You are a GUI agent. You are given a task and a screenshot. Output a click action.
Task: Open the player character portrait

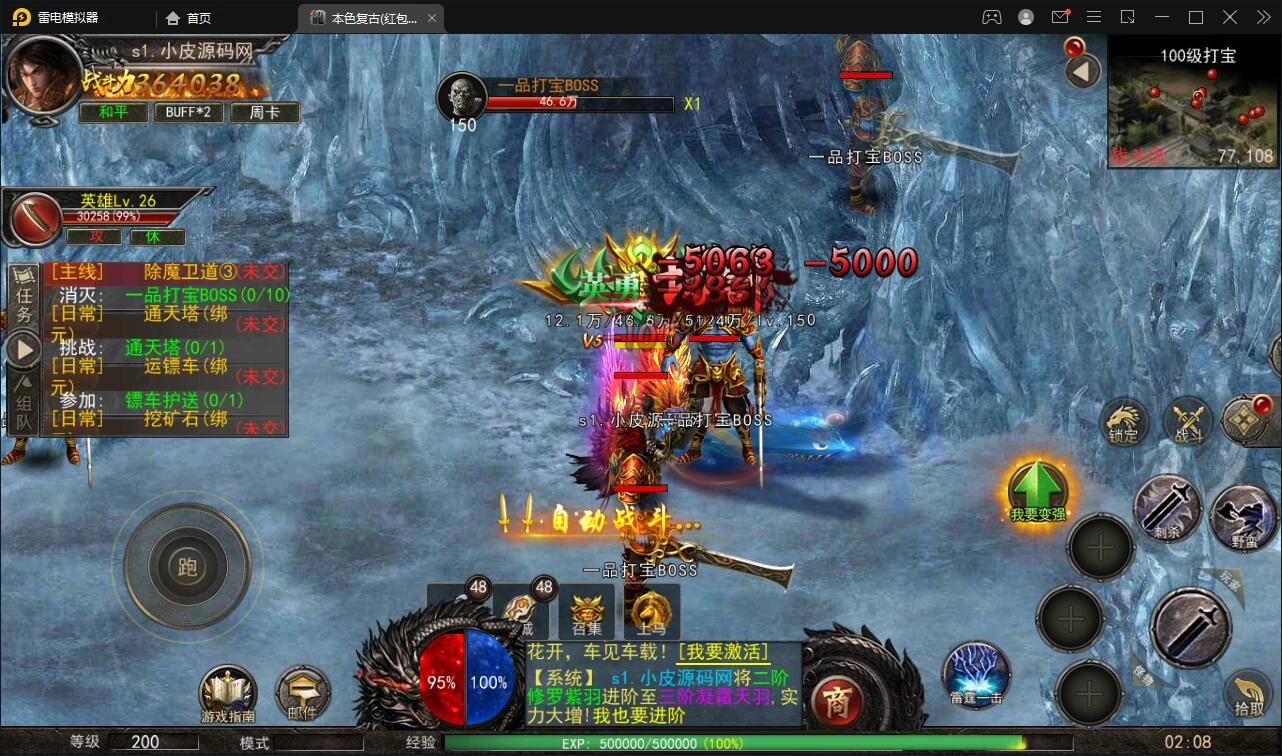(x=42, y=76)
